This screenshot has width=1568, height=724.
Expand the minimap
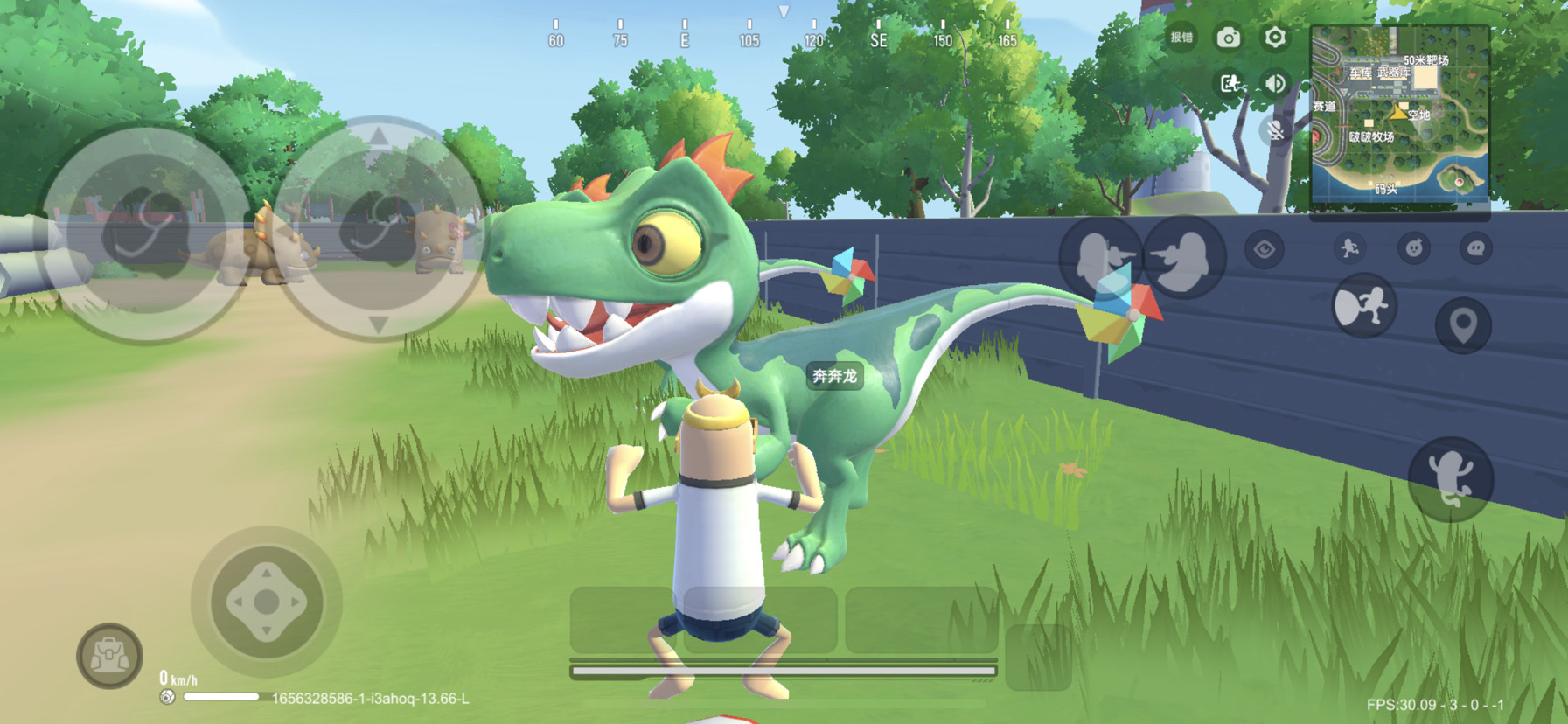(1398, 115)
